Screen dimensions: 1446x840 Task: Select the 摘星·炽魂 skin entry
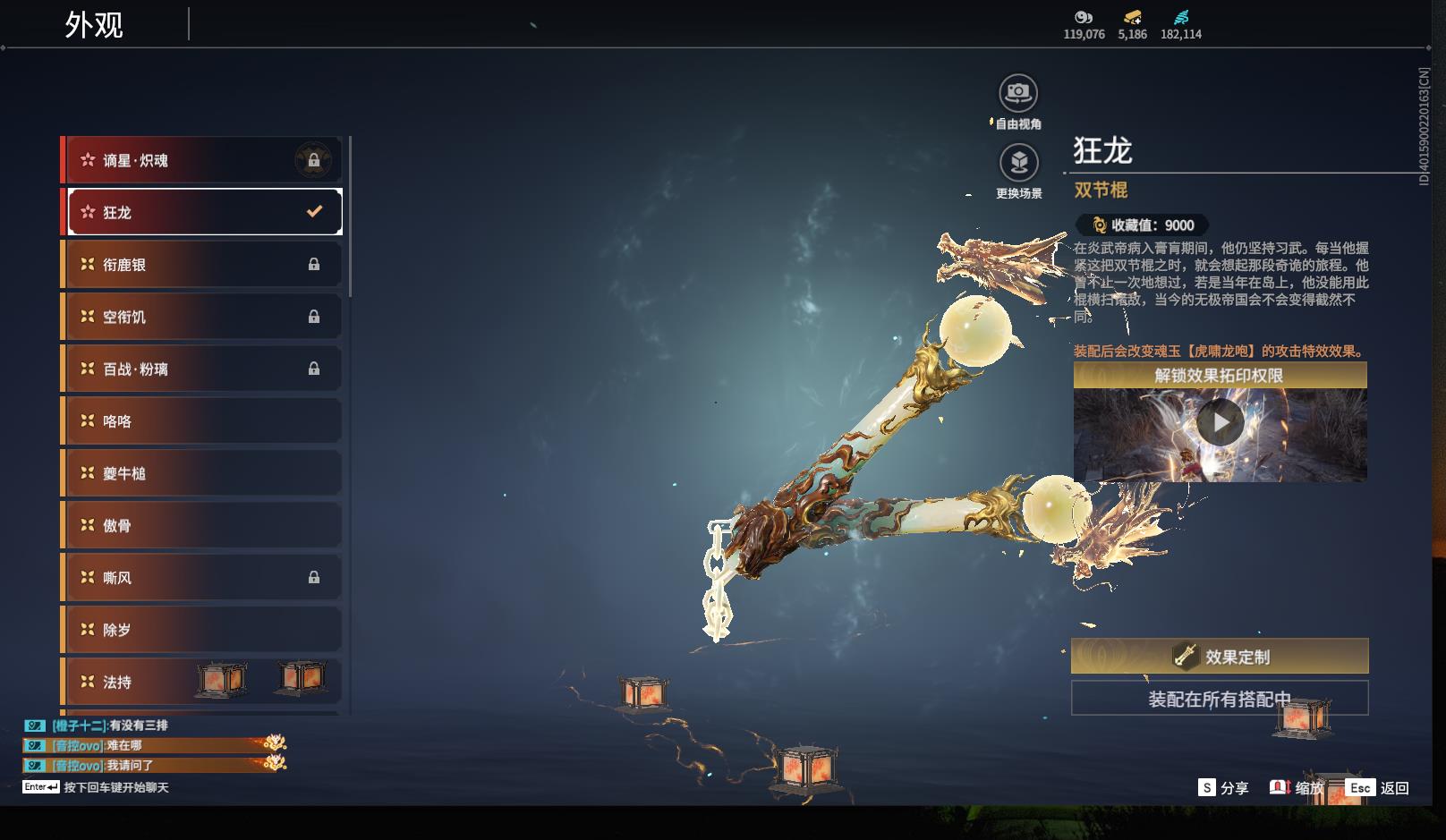pos(202,160)
